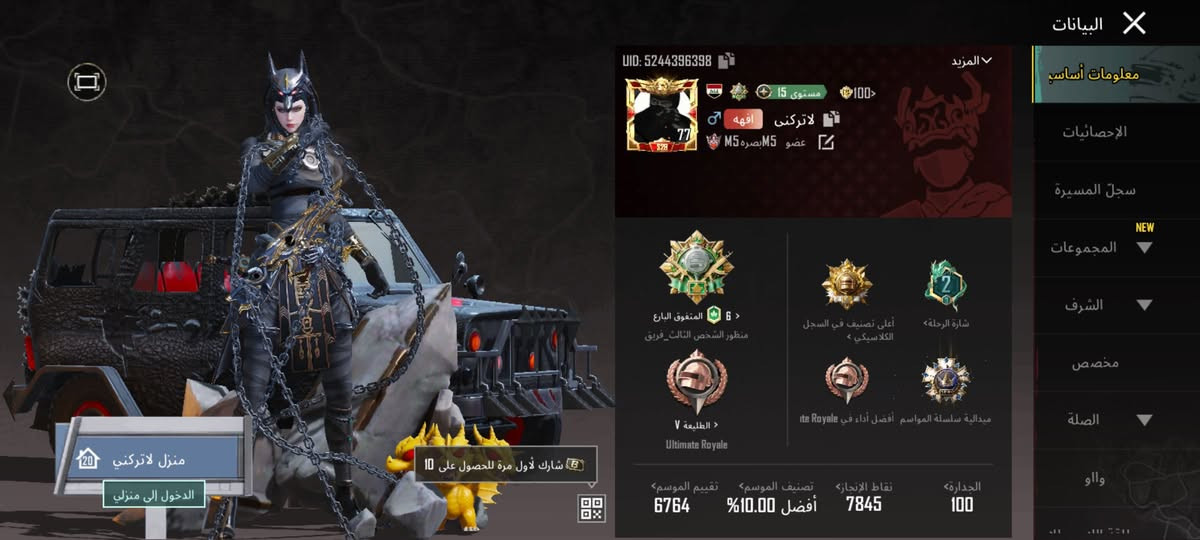This screenshot has width=1200, height=540.
Task: Switch to Career Record (سجل المسيرة) tab
Action: pyautogui.click(x=1094, y=190)
